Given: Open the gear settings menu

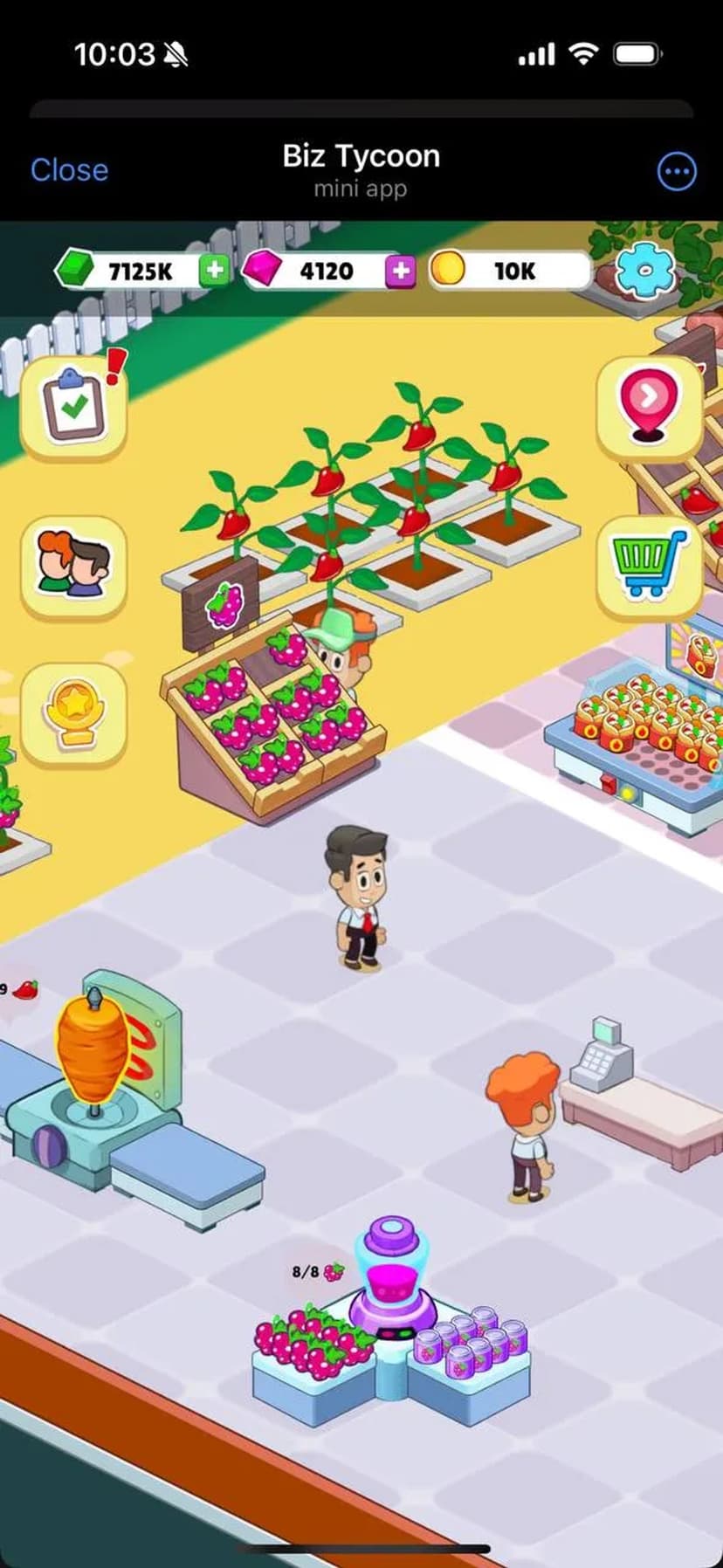Looking at the screenshot, I should pyautogui.click(x=645, y=272).
